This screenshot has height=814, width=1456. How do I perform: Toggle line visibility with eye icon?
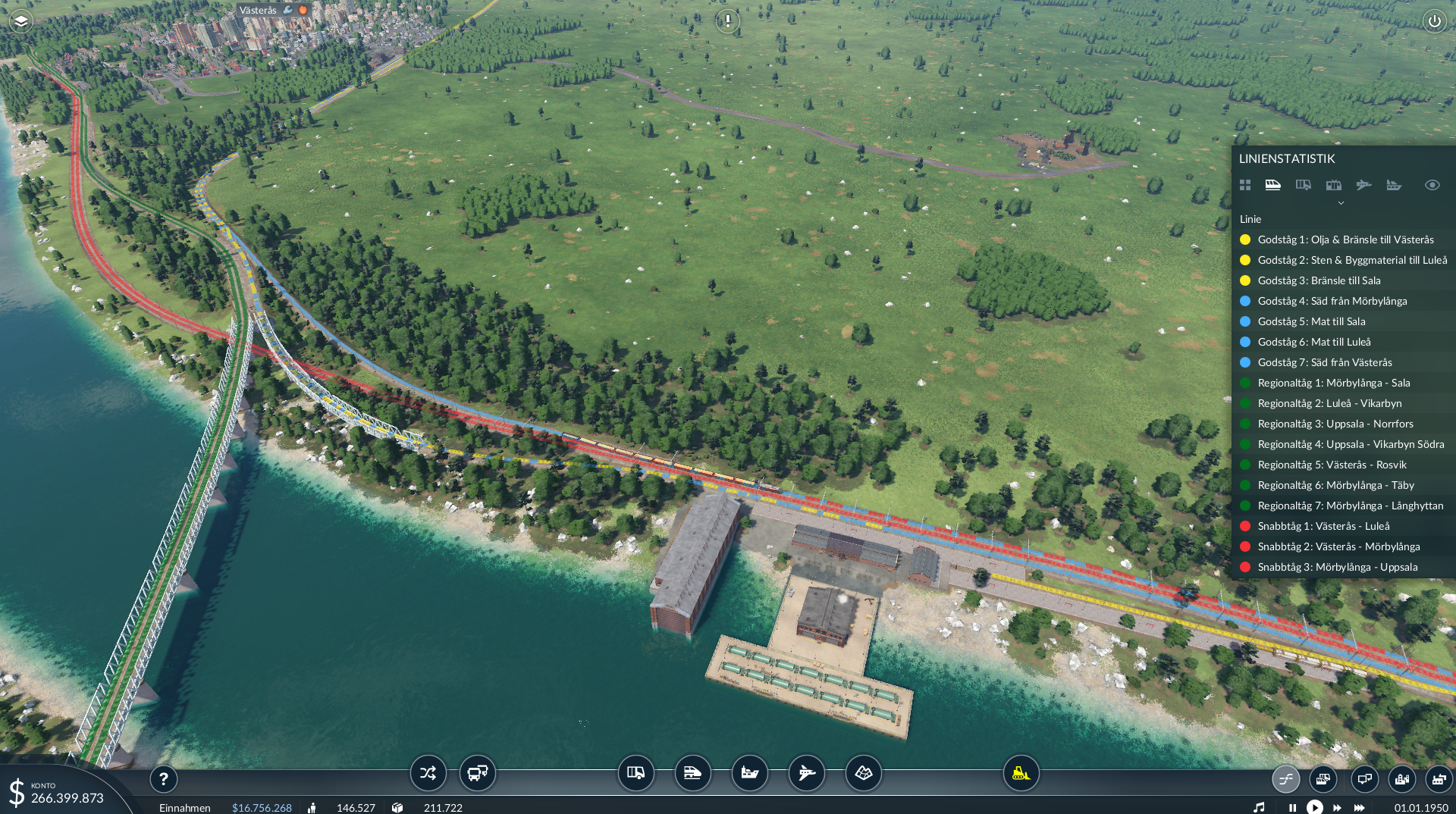pyautogui.click(x=1432, y=185)
